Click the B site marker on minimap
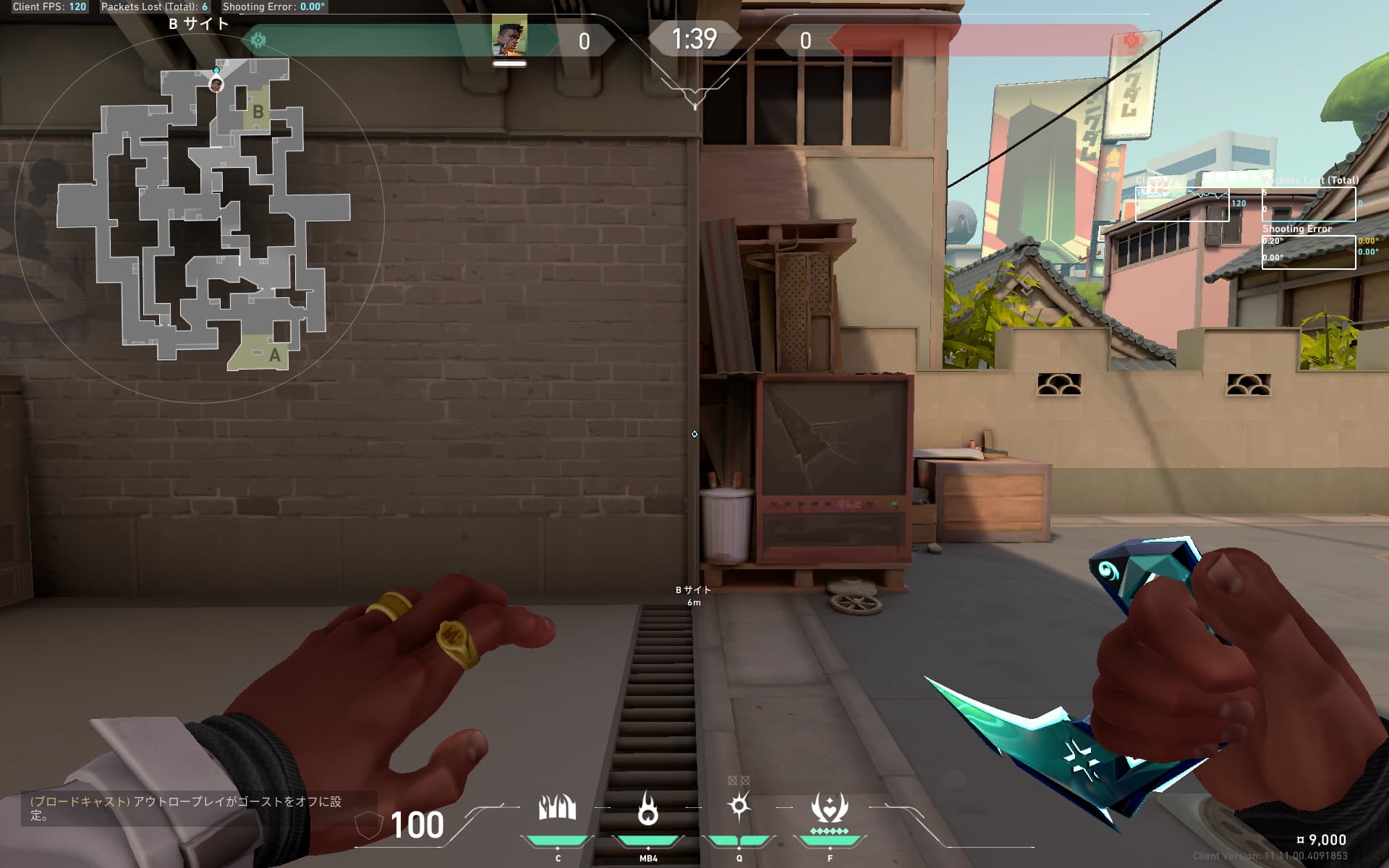This screenshot has height=868, width=1389. 258,112
